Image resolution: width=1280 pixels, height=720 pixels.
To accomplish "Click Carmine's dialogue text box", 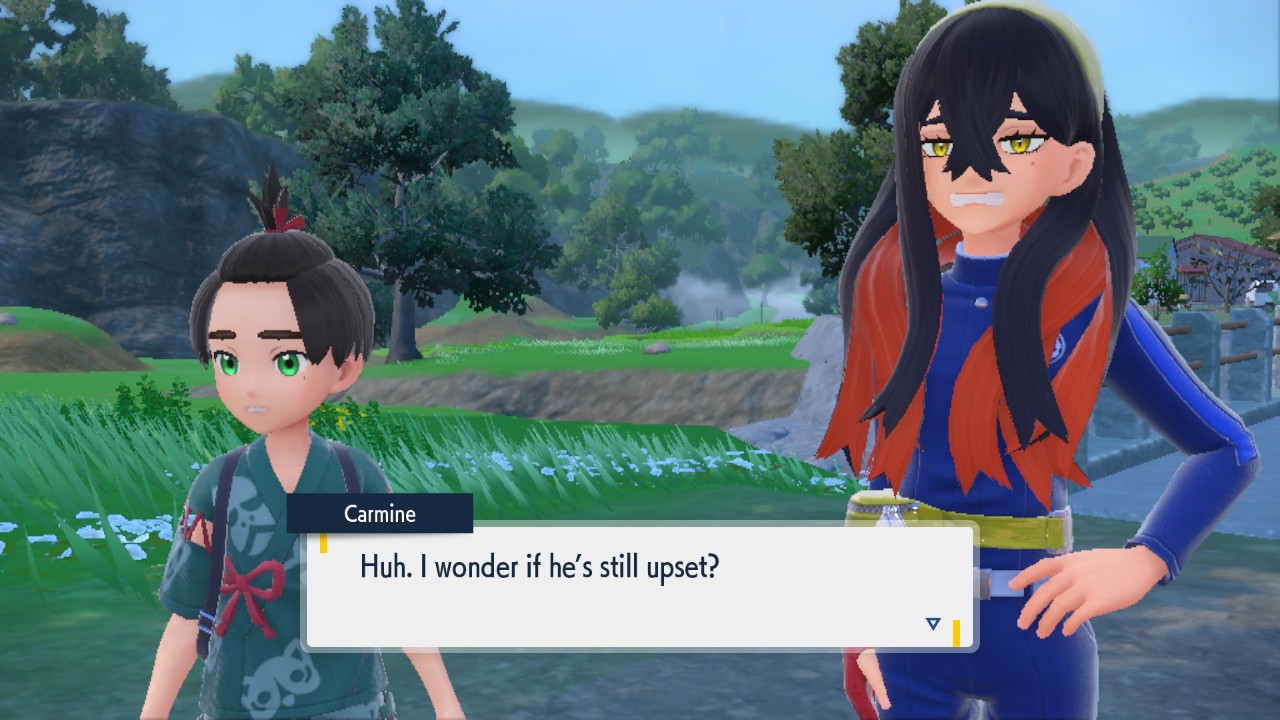I will point(640,587).
